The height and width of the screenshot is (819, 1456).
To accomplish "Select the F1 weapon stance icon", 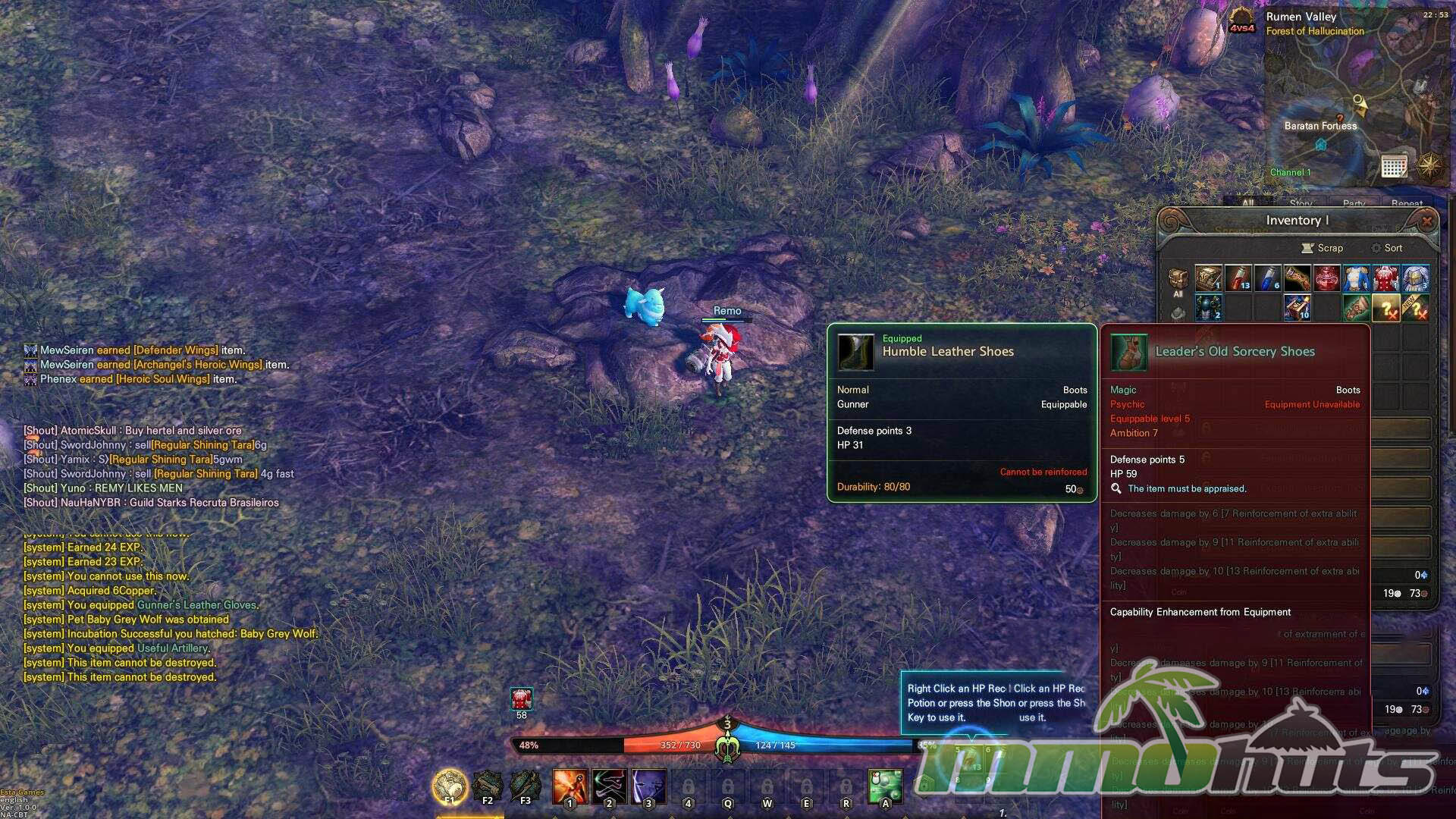I will pyautogui.click(x=450, y=786).
